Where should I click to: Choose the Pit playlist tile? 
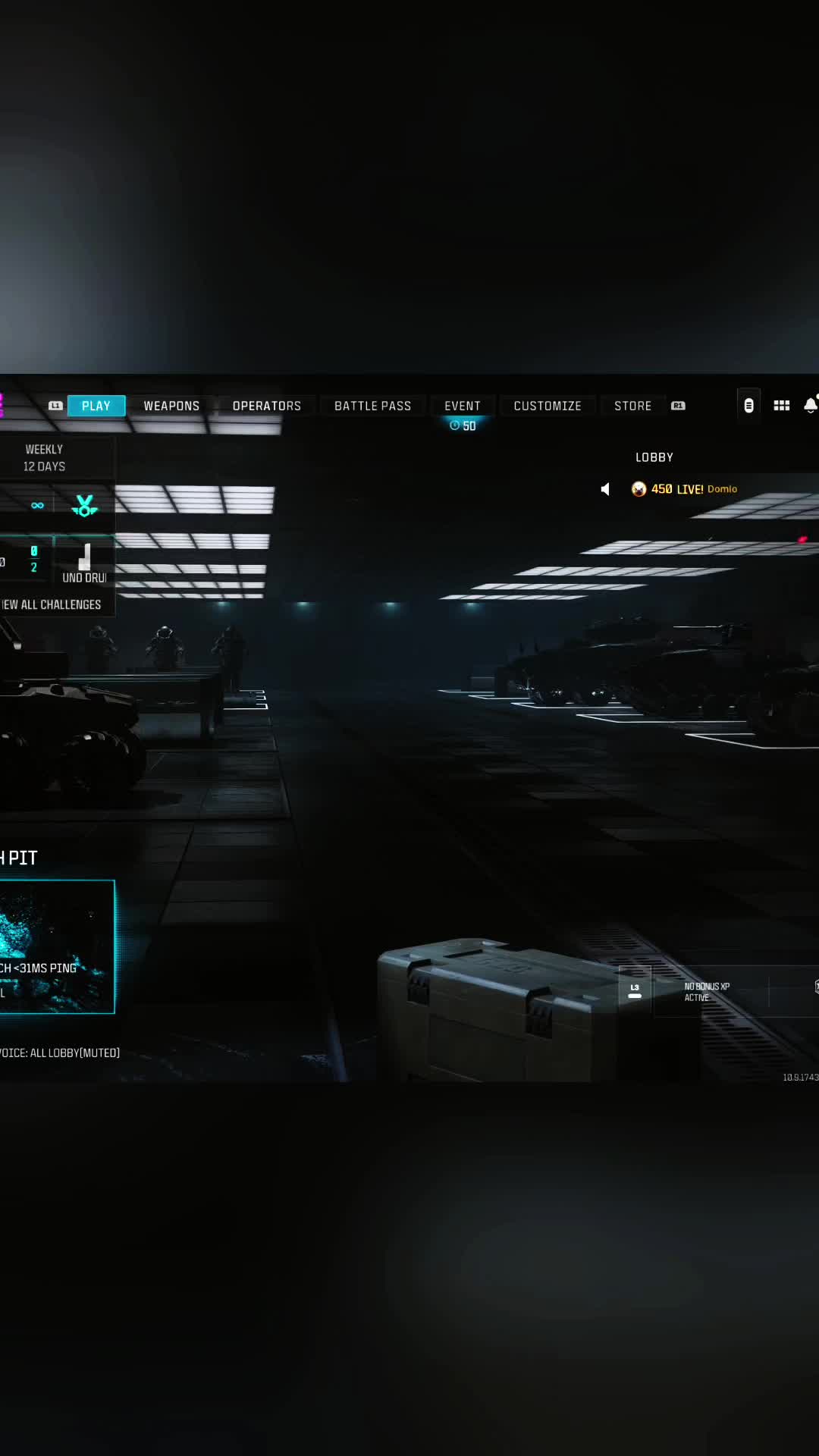[x=57, y=946]
